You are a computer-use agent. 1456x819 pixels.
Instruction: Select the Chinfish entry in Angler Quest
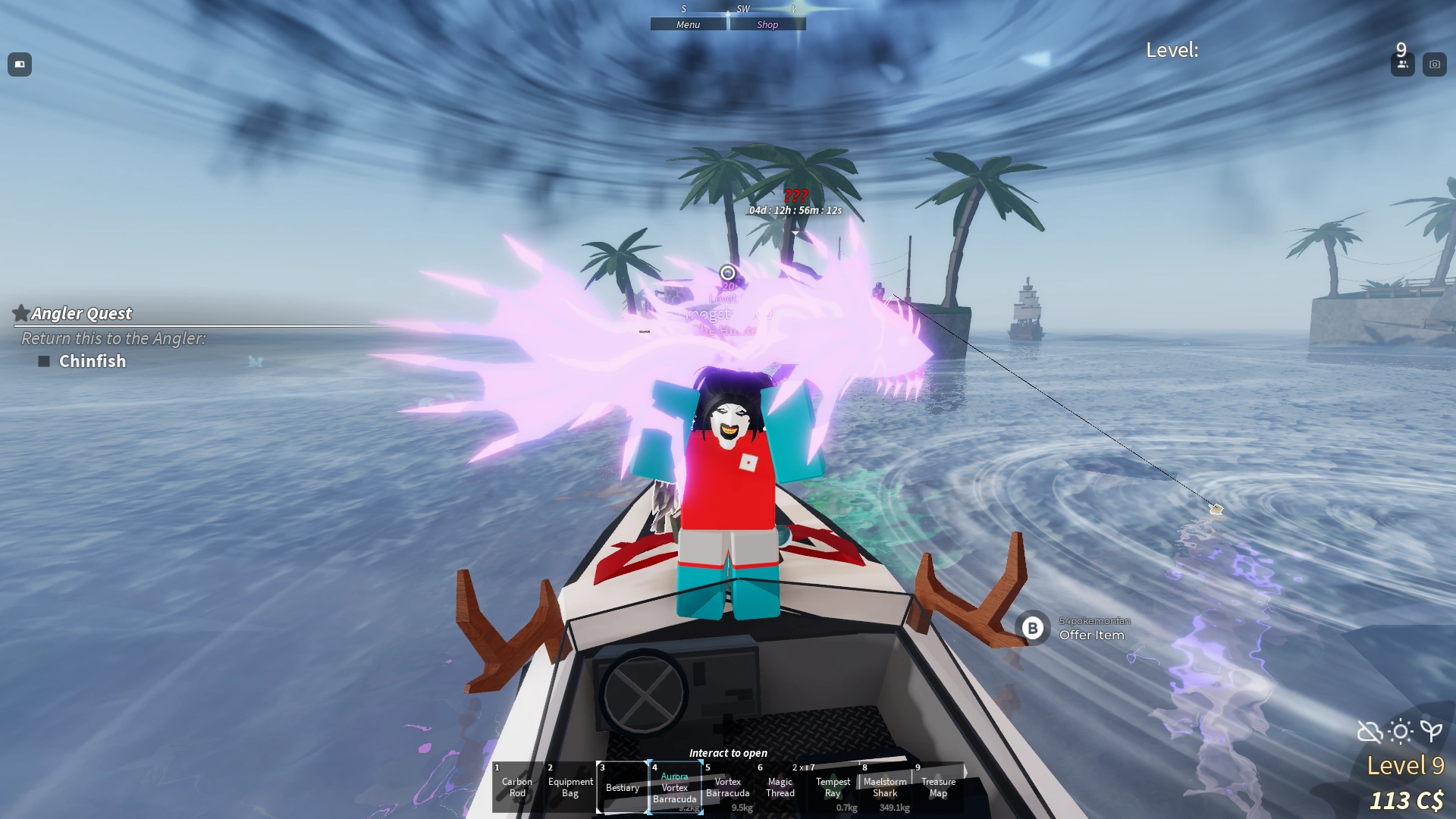point(91,362)
